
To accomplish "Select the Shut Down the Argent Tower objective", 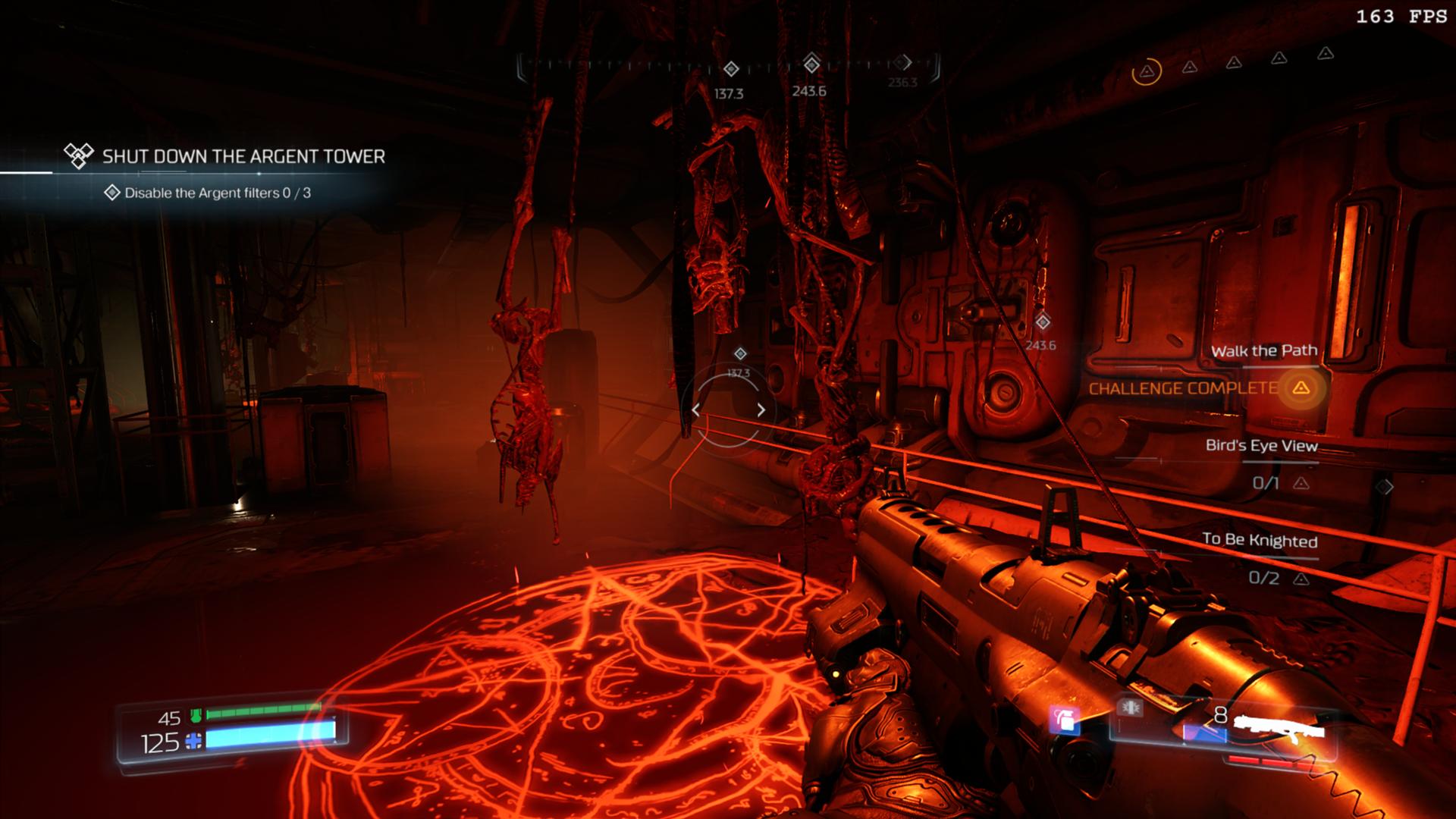I will point(243,156).
